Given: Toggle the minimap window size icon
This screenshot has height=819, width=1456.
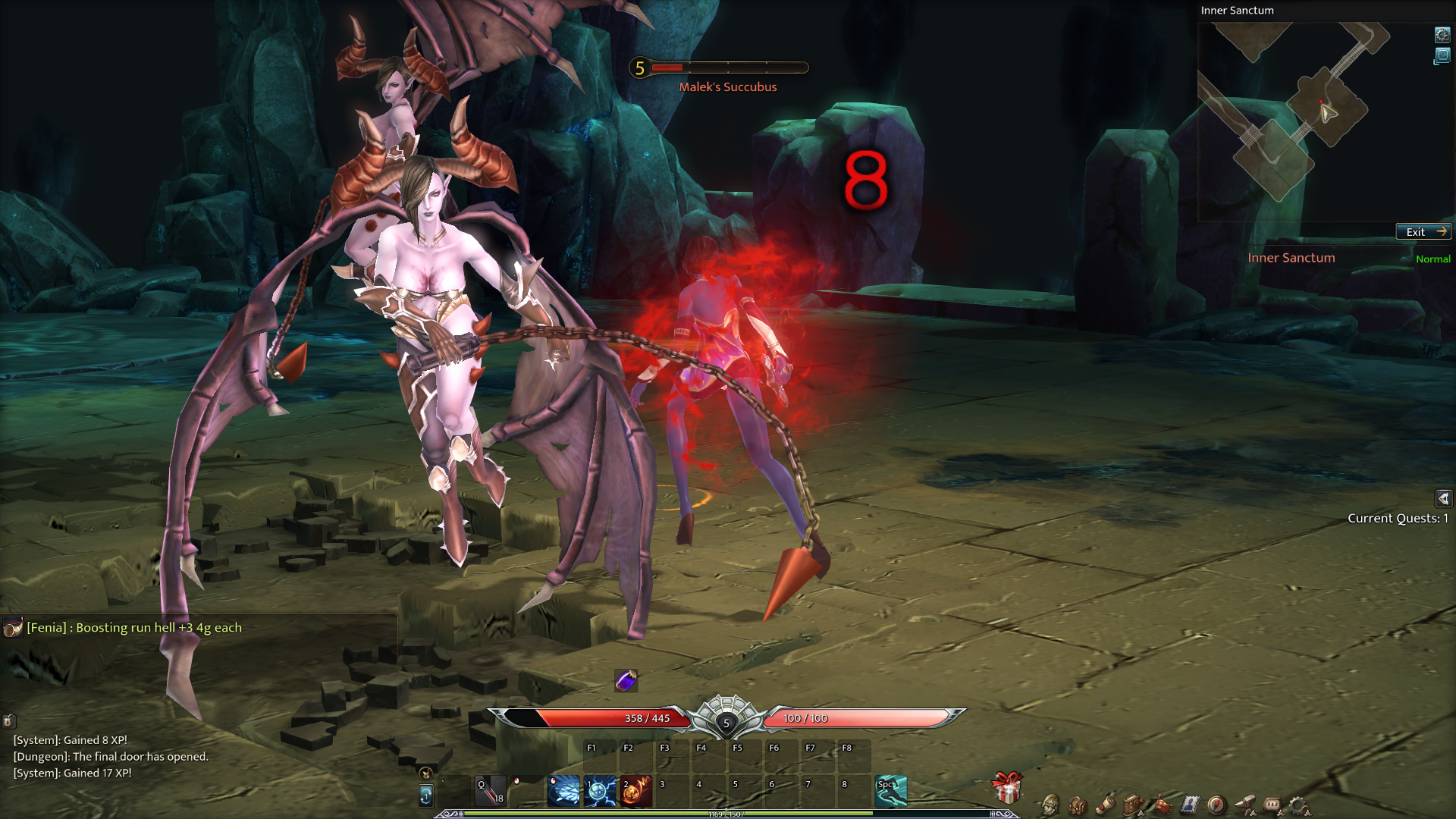Looking at the screenshot, I should tap(1442, 56).
